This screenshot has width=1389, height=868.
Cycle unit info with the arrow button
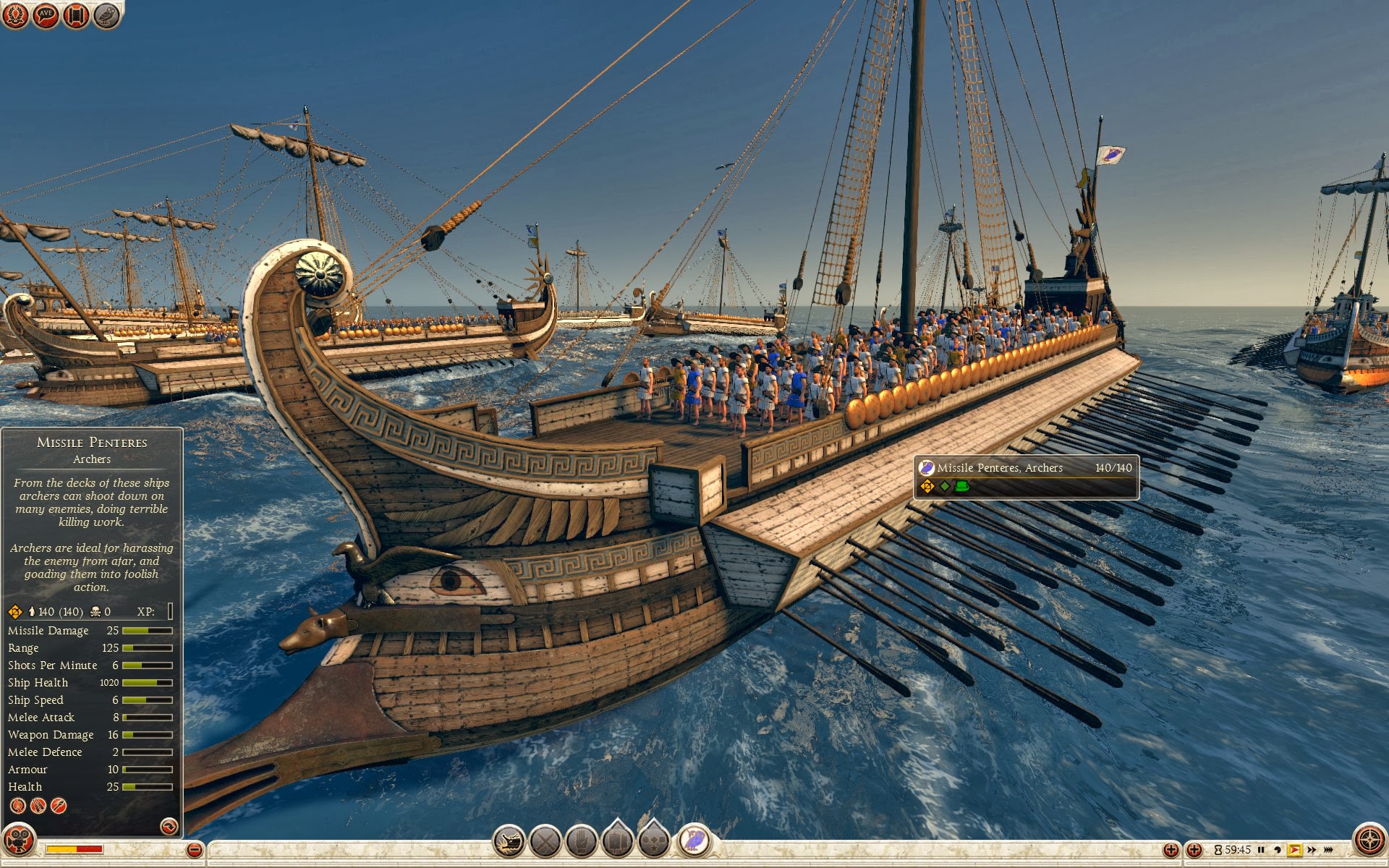[169, 826]
